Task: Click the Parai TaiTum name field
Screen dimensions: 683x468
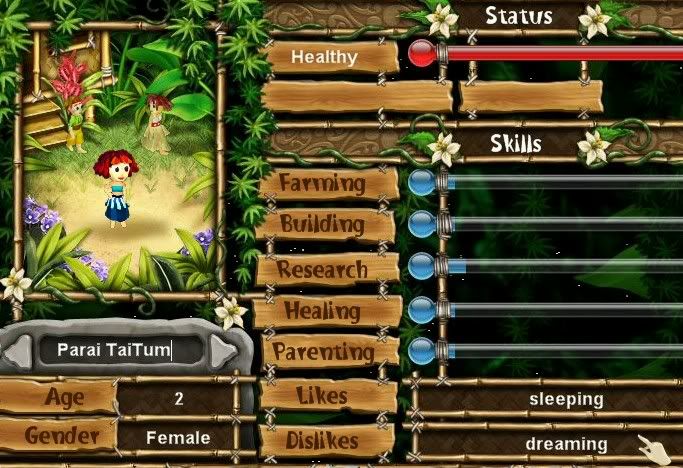Action: 119,350
